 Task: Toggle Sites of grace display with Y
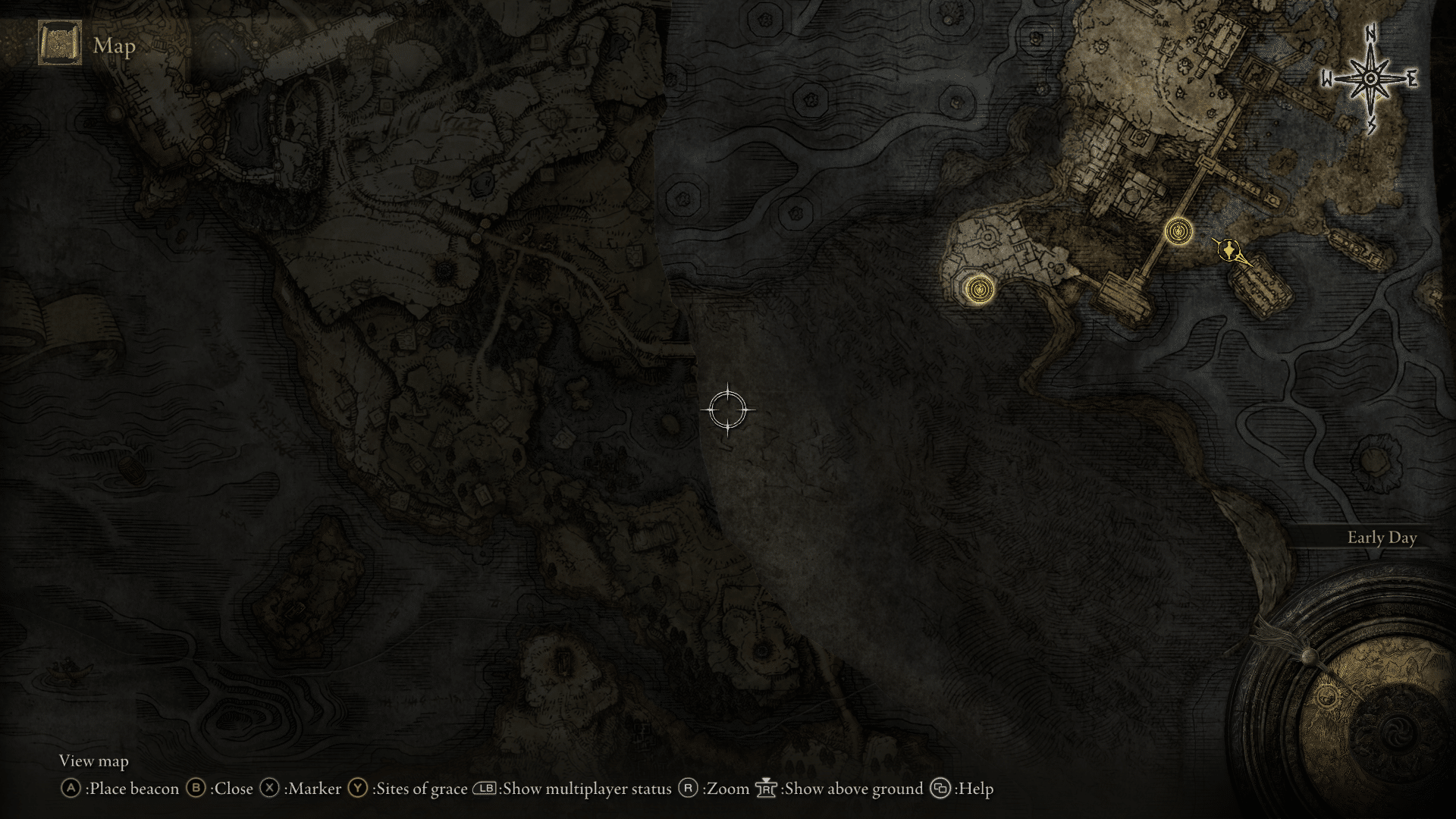pyautogui.click(x=356, y=789)
